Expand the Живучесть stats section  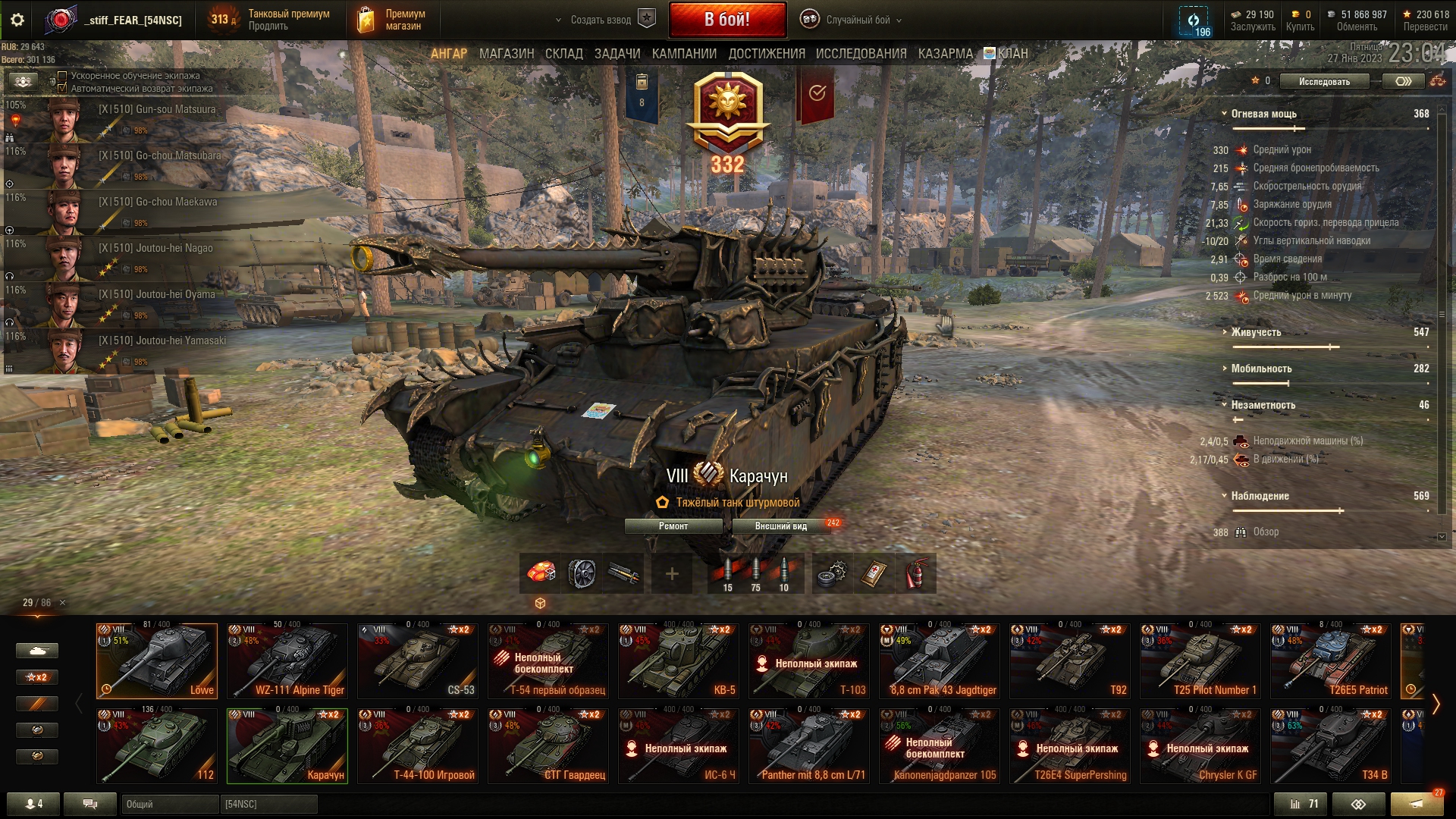tap(1257, 332)
